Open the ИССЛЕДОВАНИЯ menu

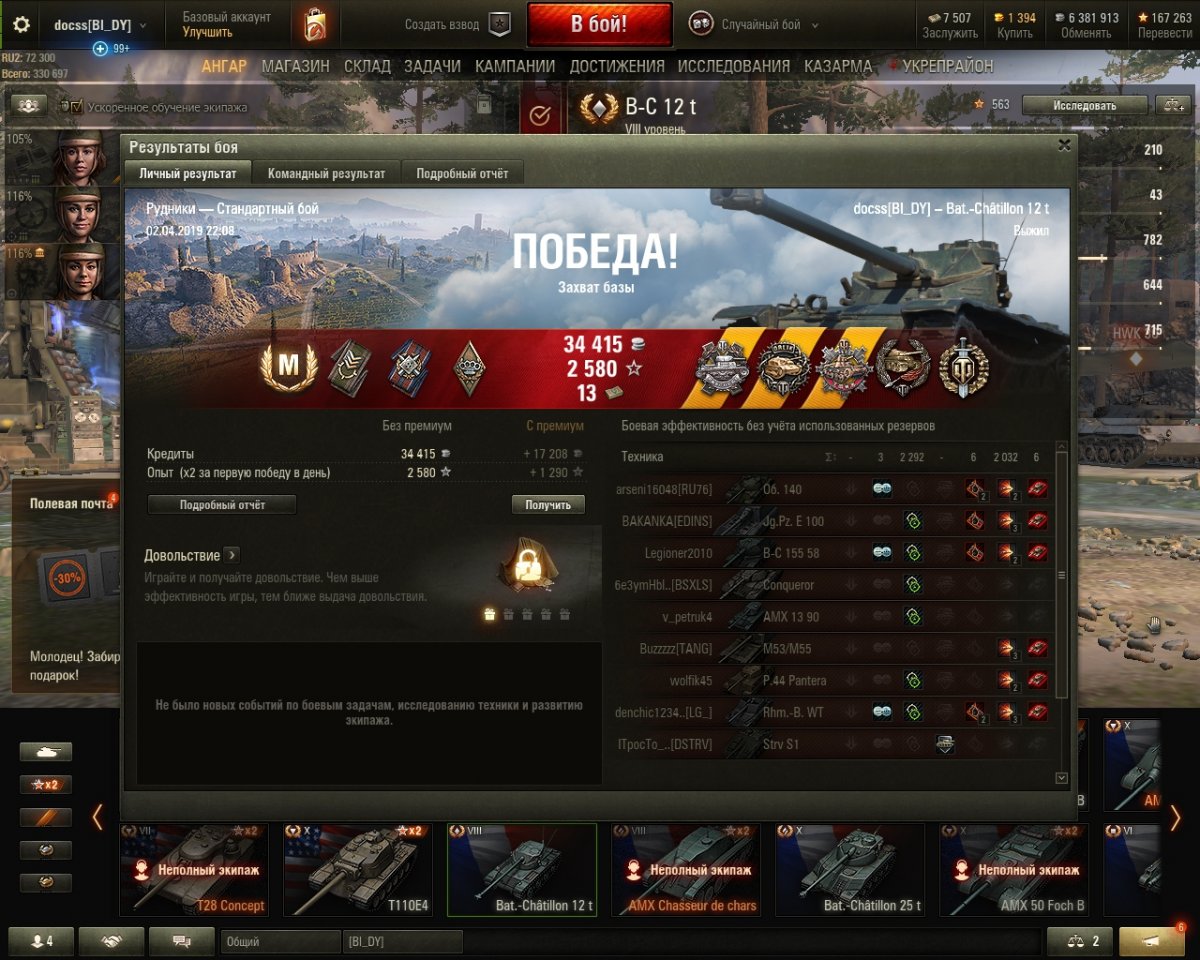pyautogui.click(x=734, y=66)
